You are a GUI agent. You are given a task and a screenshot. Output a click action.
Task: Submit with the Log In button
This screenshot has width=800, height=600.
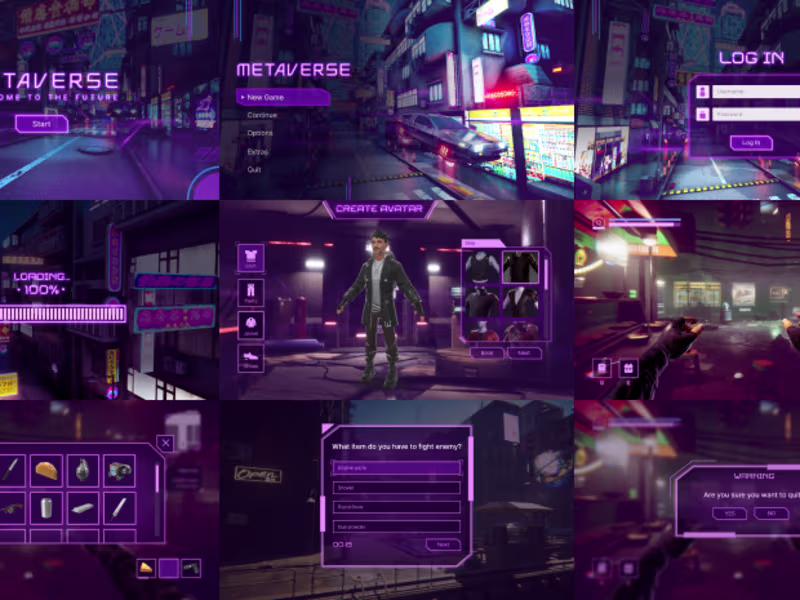(751, 143)
